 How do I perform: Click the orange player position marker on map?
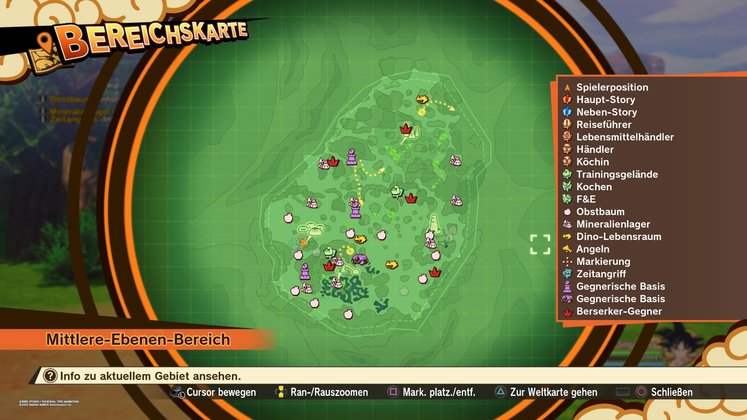304,242
